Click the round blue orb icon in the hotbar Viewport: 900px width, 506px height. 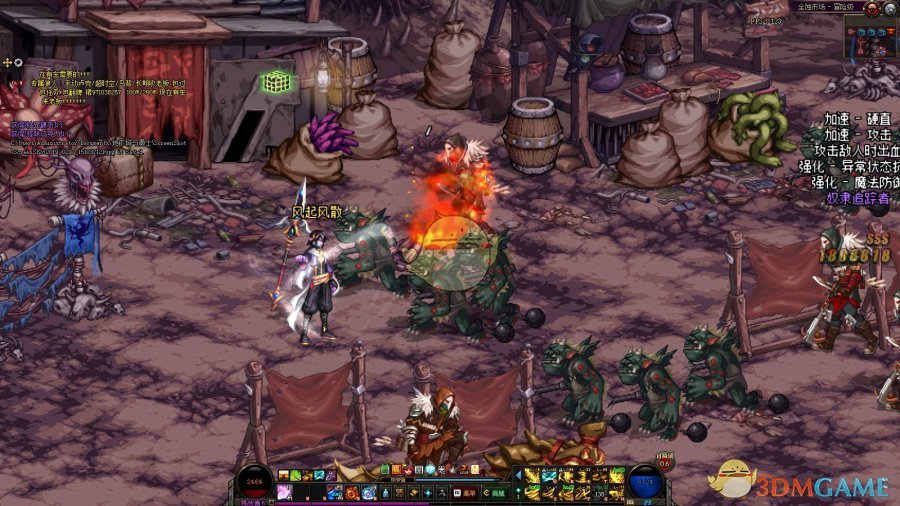point(368,493)
